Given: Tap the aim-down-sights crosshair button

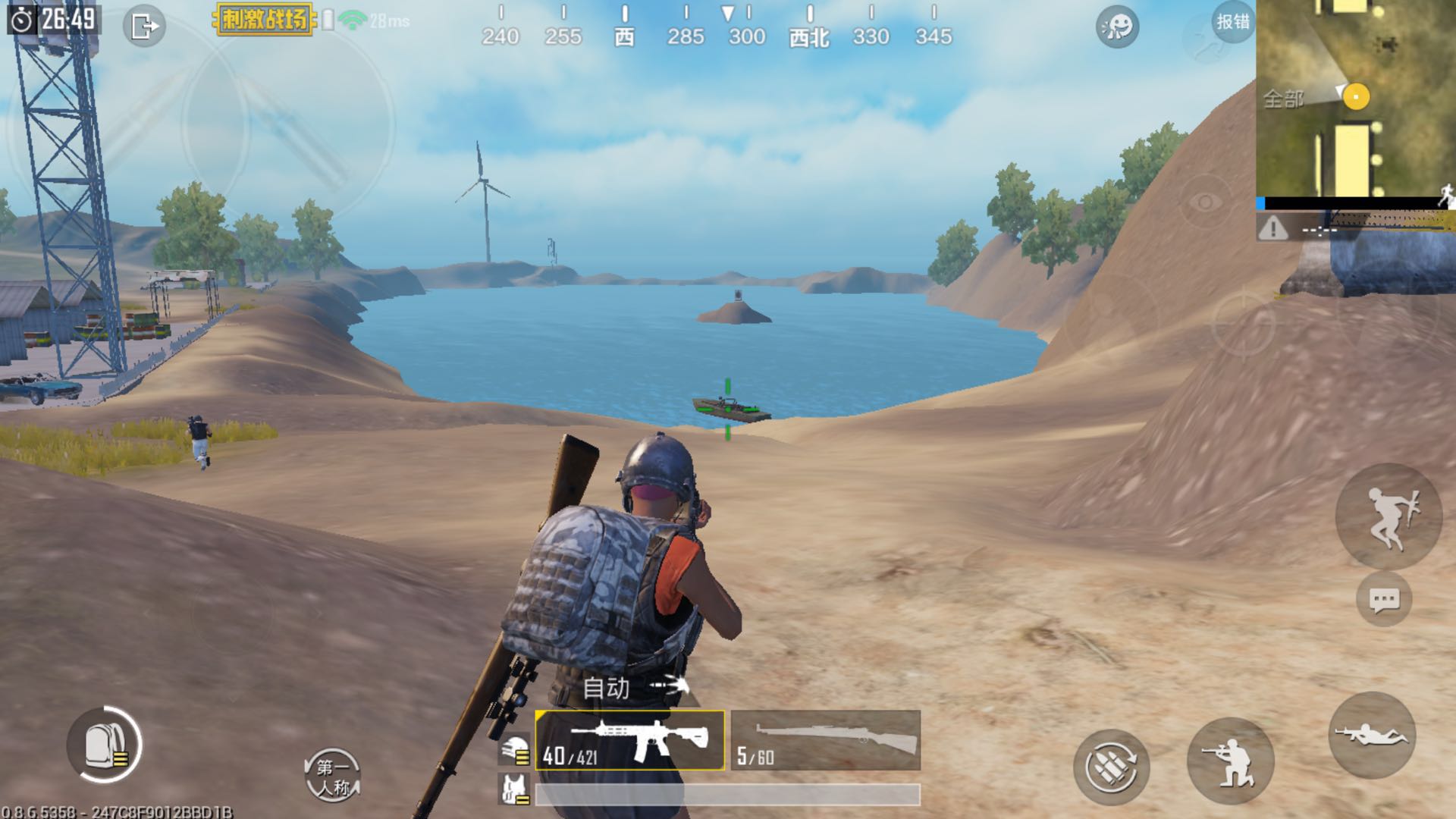Looking at the screenshot, I should point(1243,322).
